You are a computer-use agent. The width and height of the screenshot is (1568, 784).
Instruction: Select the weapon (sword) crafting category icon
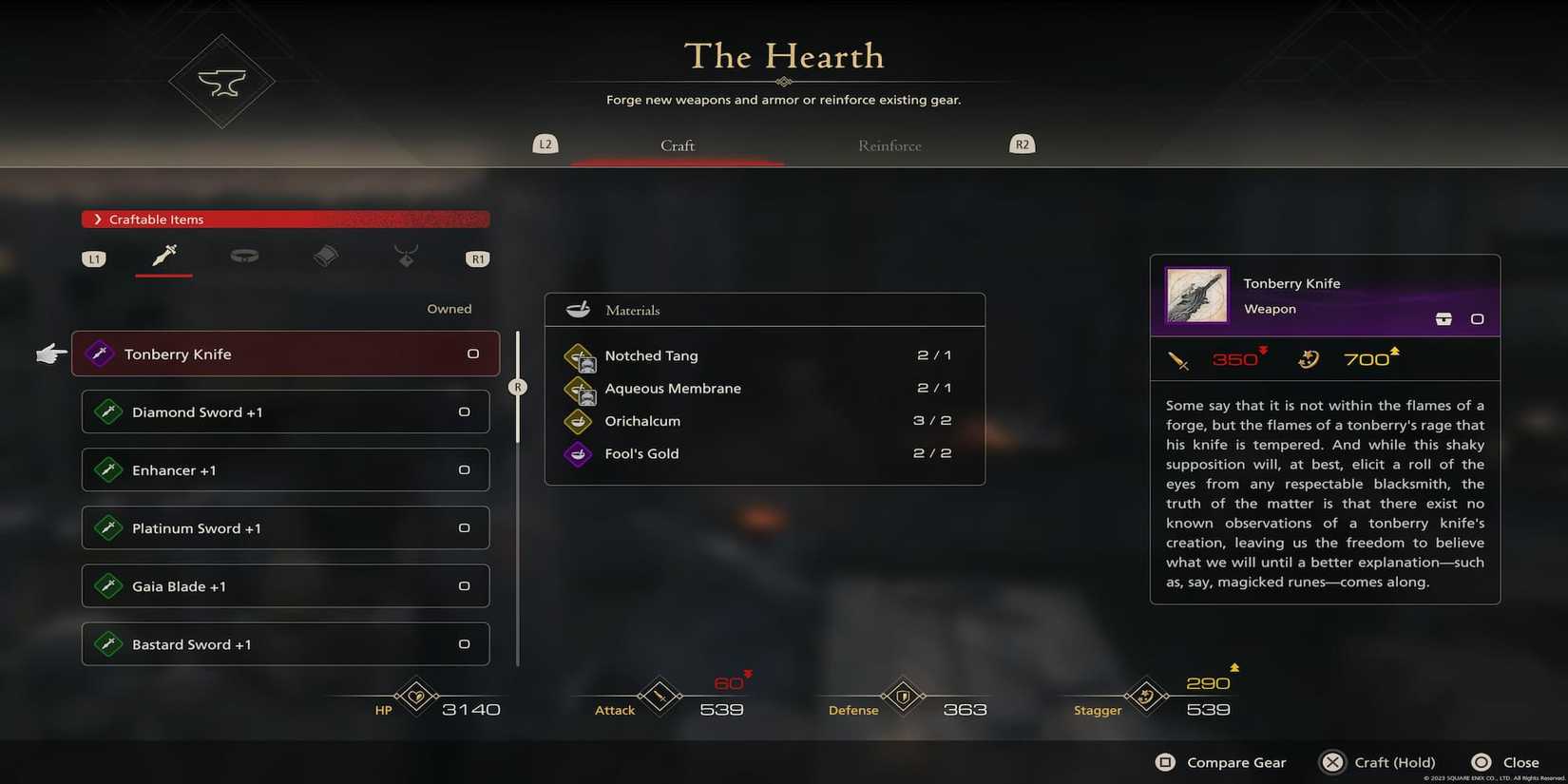click(x=163, y=255)
